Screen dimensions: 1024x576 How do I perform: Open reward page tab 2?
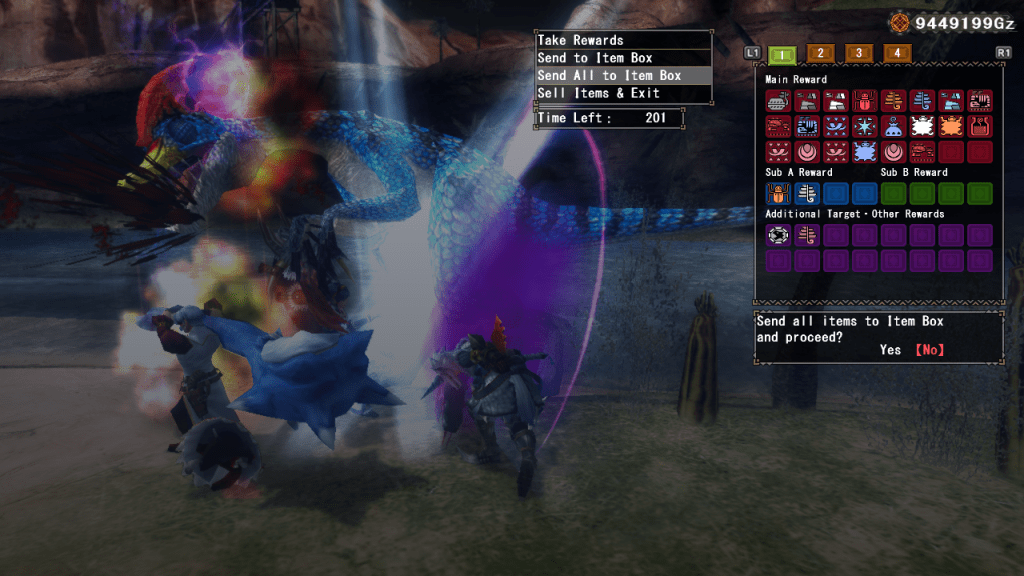pos(819,53)
